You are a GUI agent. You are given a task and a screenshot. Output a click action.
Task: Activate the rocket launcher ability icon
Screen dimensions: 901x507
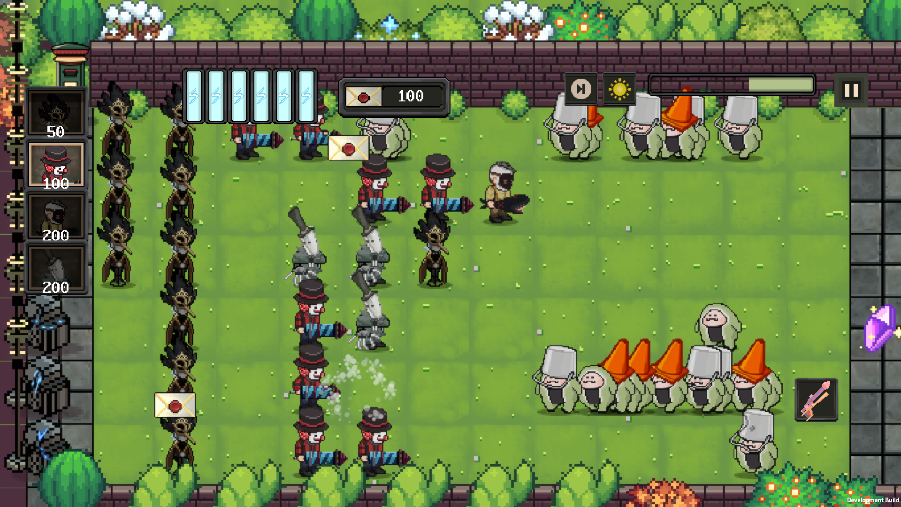[816, 399]
